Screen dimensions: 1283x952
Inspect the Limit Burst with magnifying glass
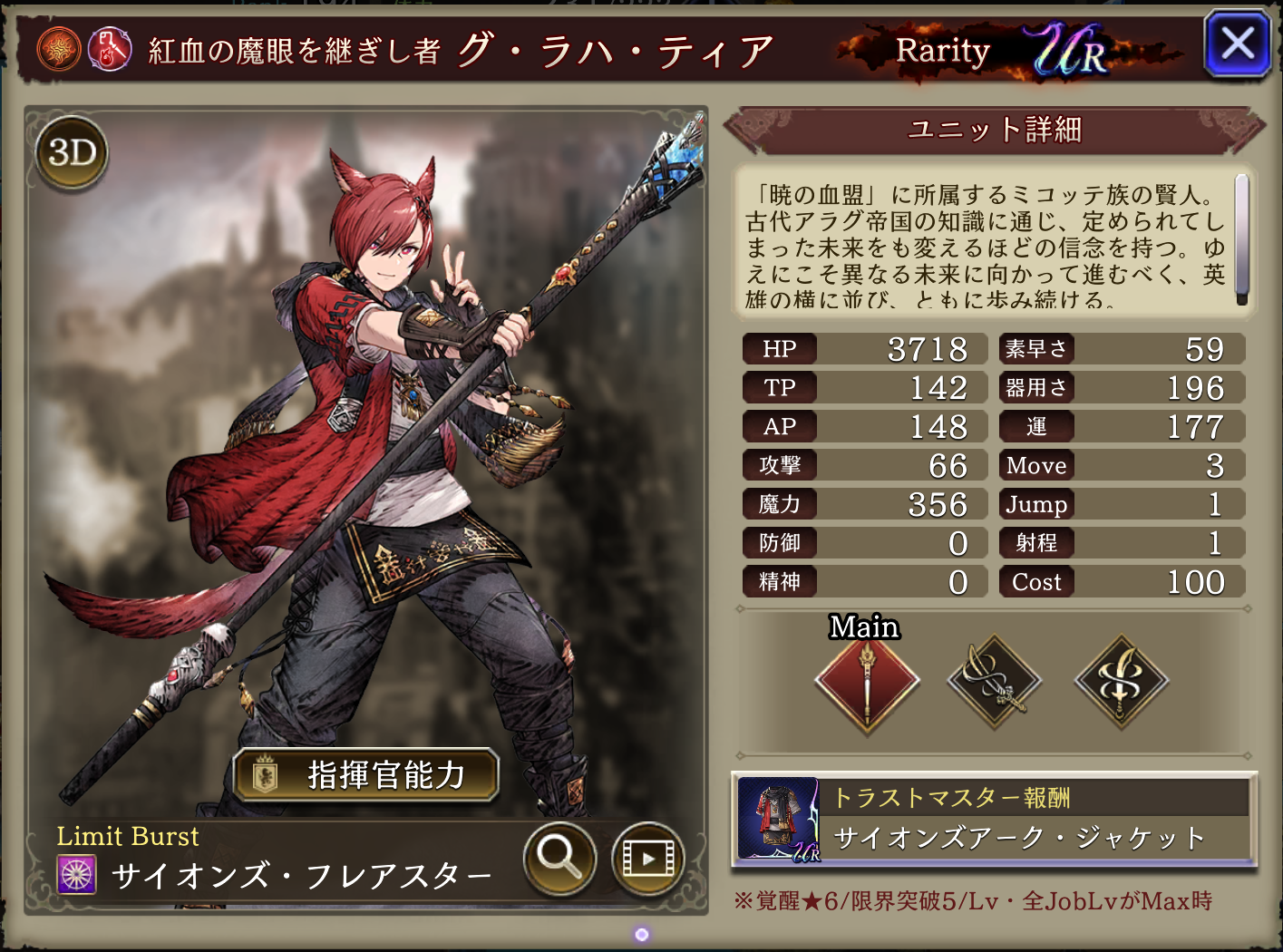coord(559,857)
